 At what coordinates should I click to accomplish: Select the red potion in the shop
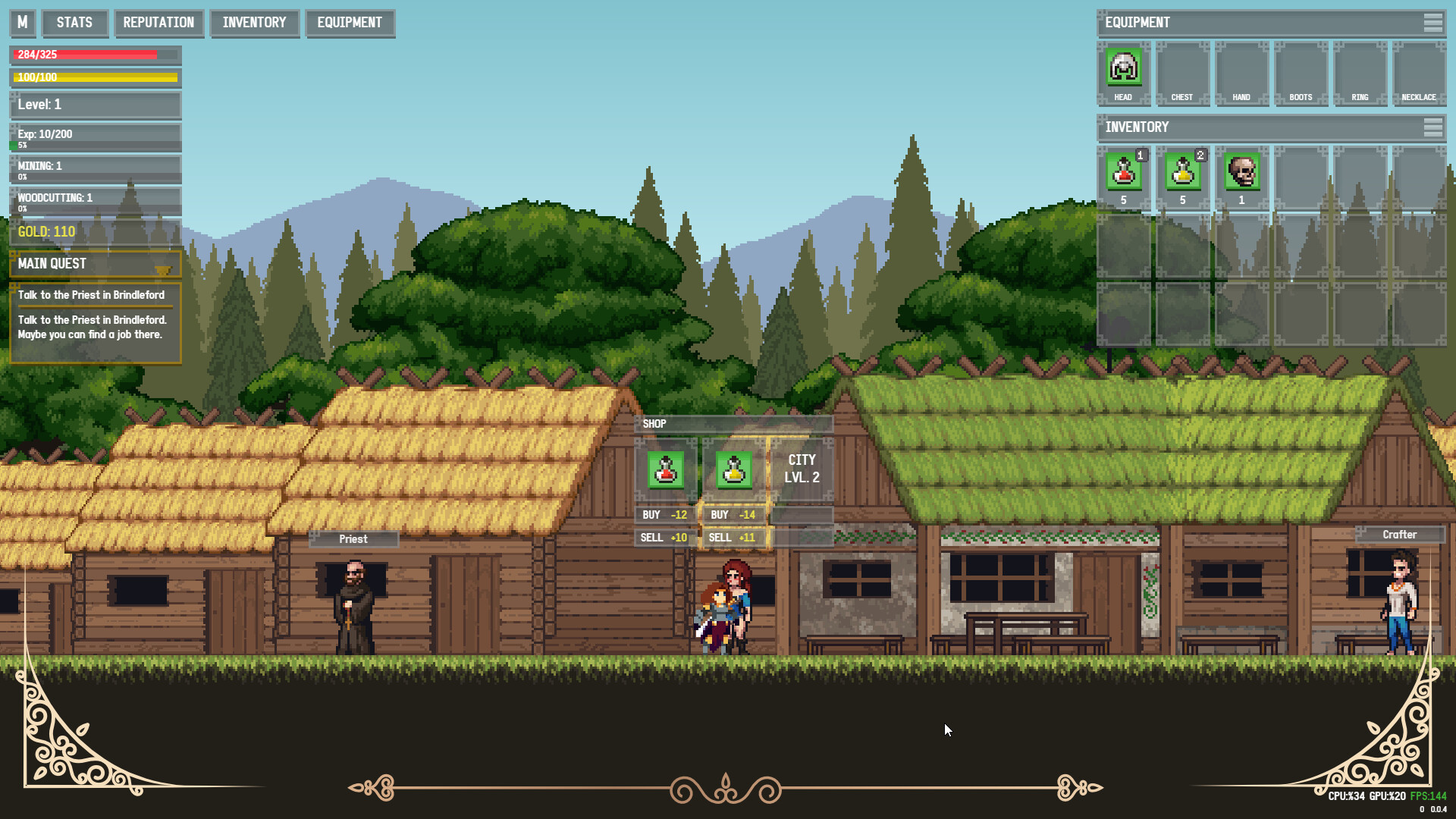coord(665,469)
